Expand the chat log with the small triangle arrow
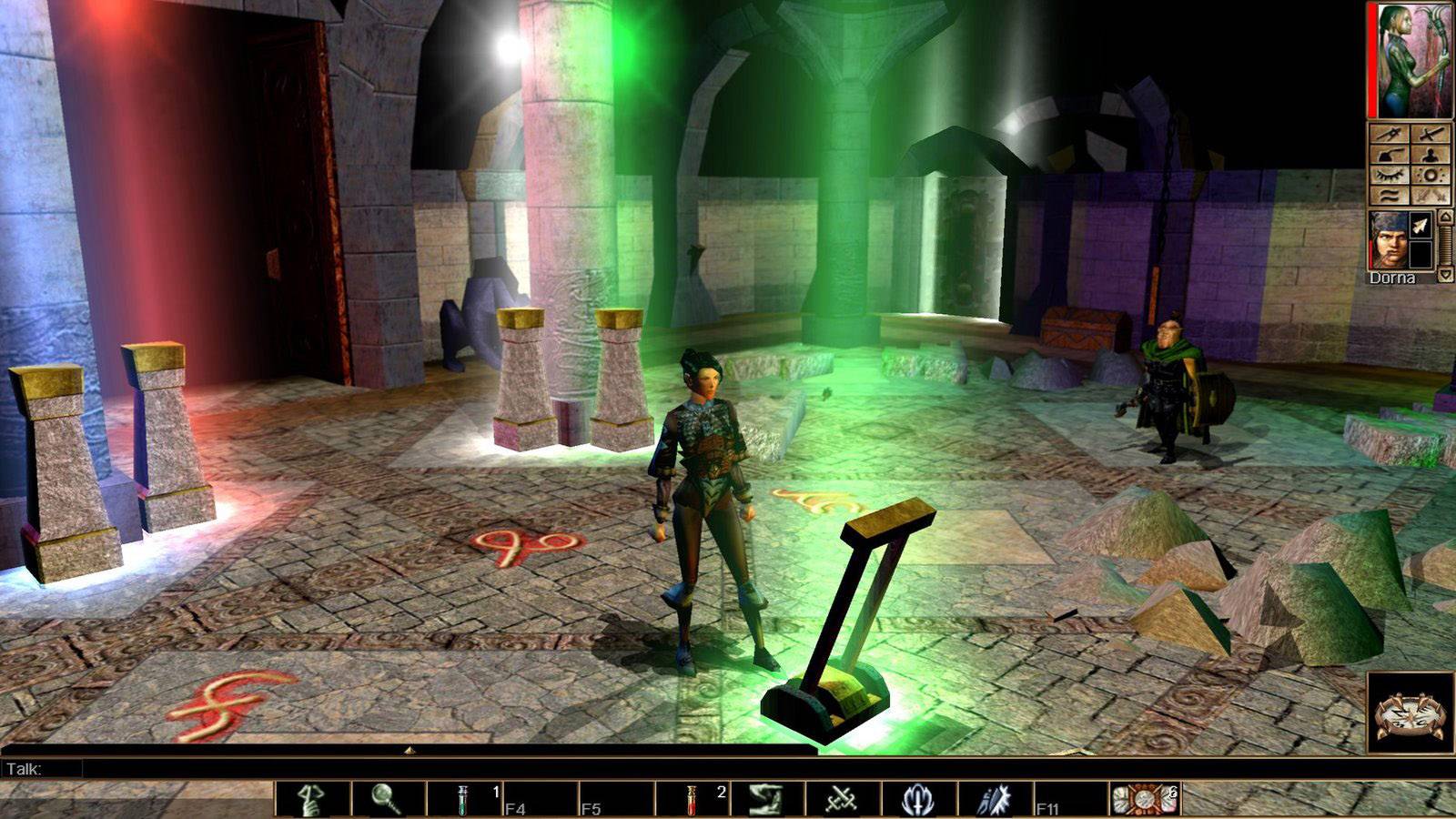This screenshot has width=1456, height=819. (411, 750)
